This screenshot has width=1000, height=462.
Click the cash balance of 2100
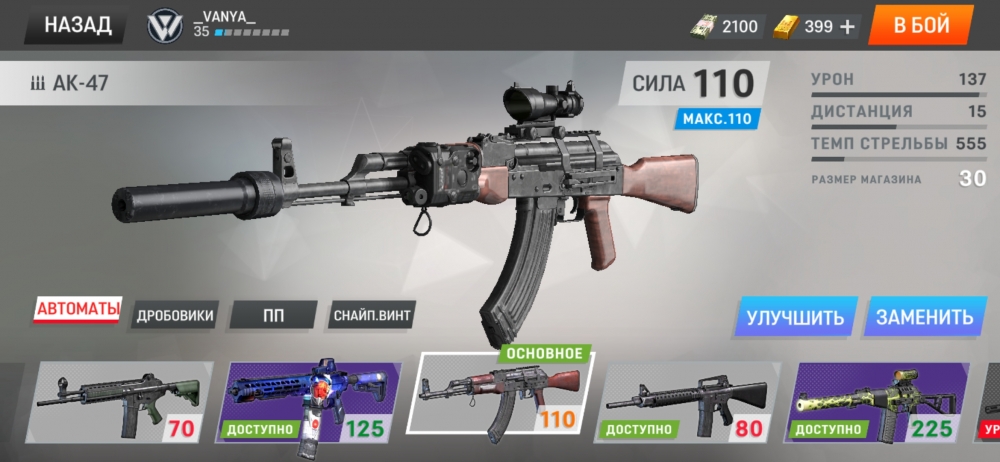[x=727, y=27]
